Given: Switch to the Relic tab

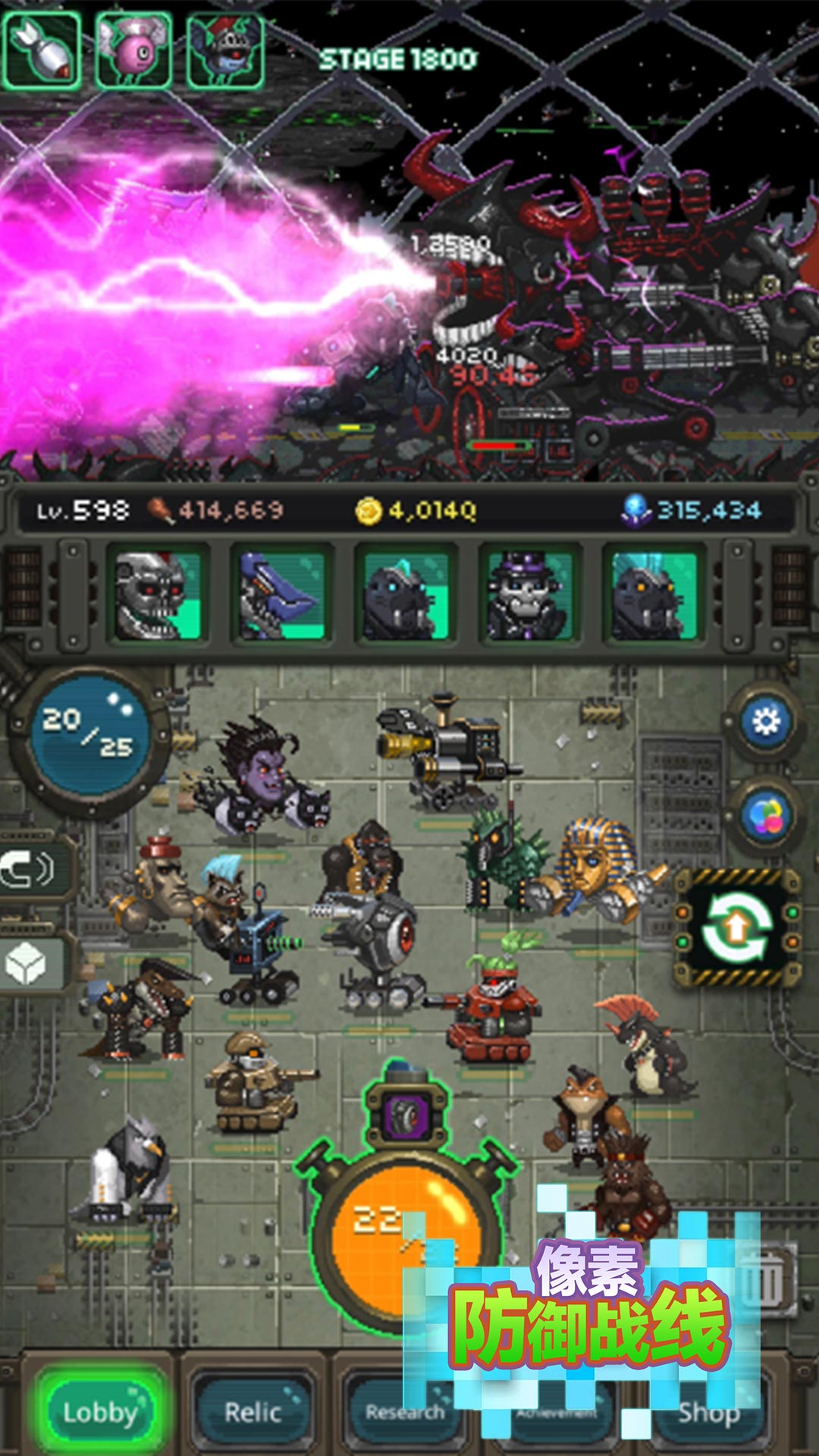Looking at the screenshot, I should [253, 1412].
